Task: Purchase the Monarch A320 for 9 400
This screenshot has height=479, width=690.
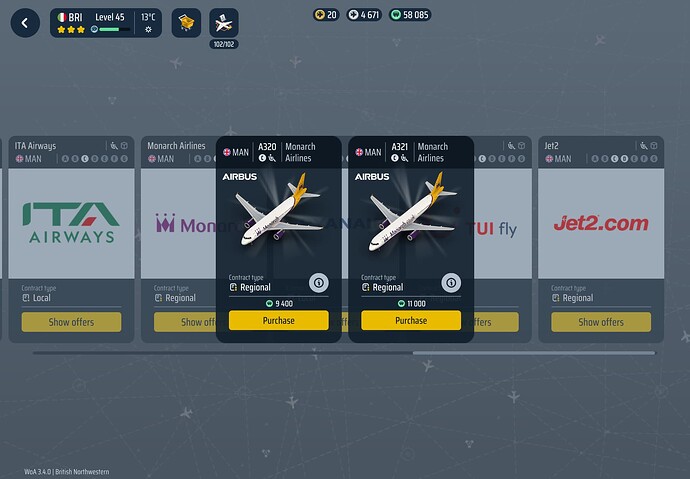Action: click(x=278, y=321)
